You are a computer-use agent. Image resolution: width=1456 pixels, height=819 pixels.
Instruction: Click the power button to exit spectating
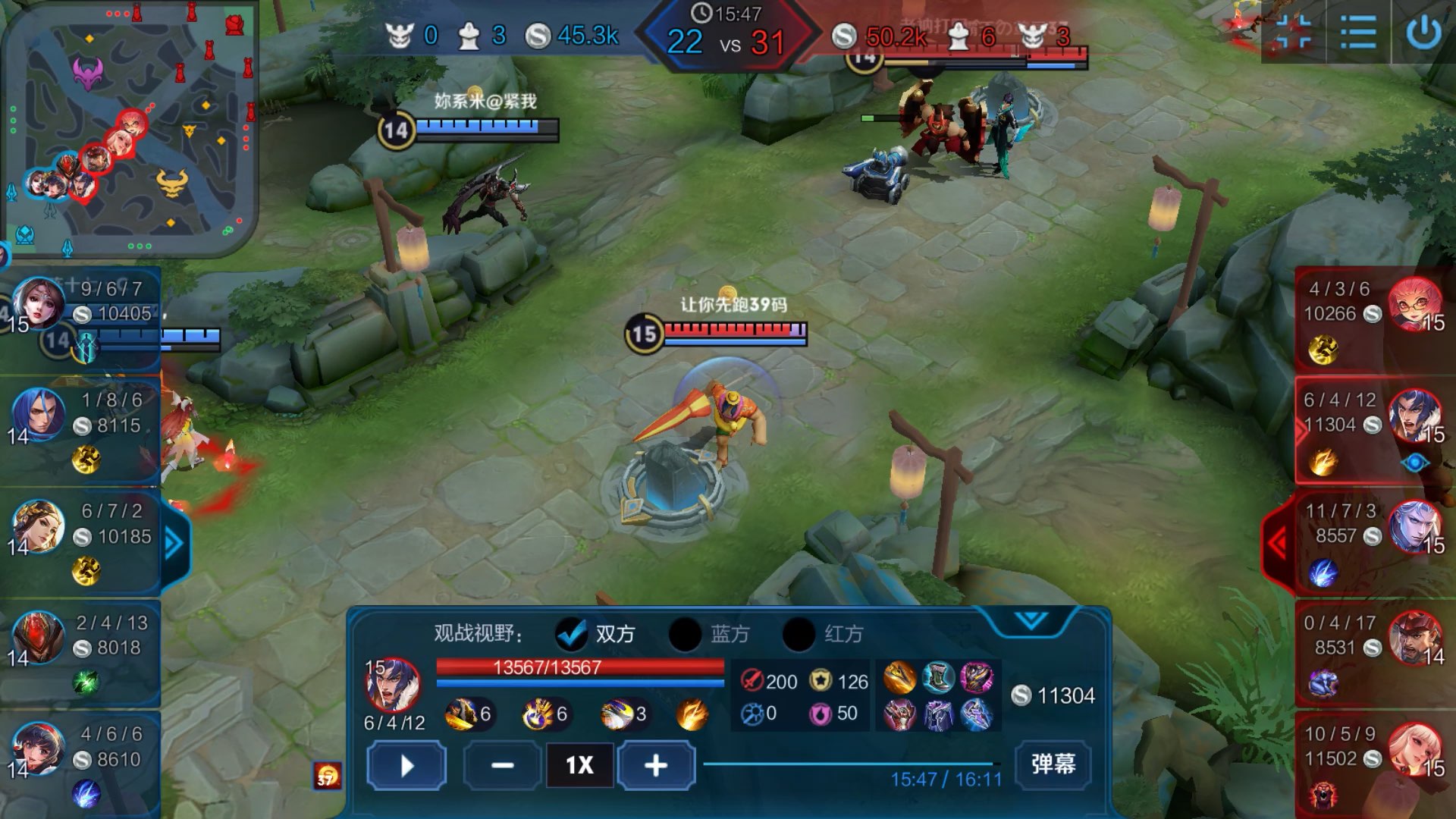(1423, 33)
